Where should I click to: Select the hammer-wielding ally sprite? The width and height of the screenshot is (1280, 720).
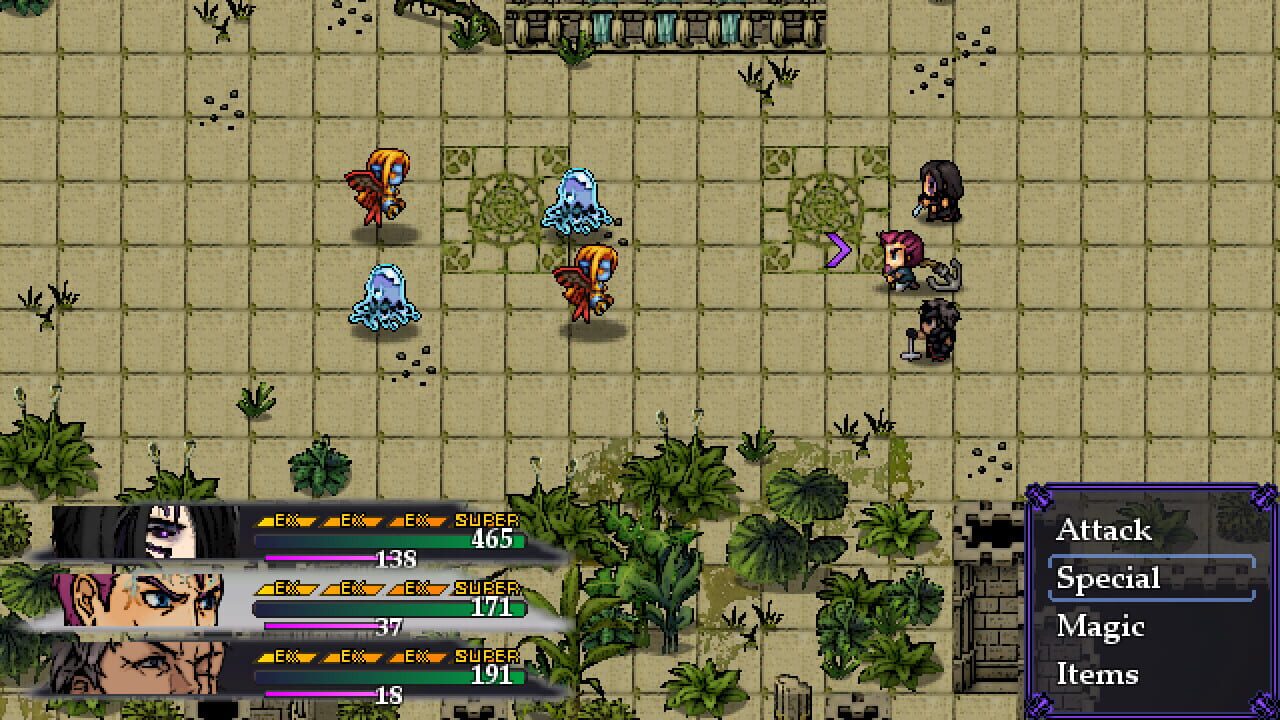(935, 330)
